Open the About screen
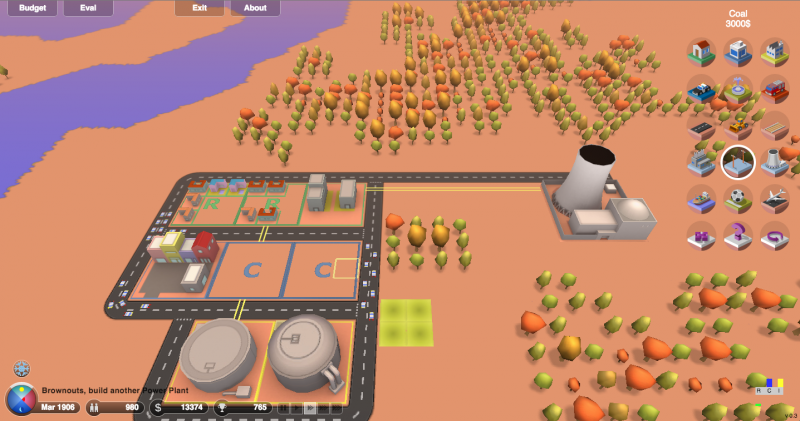The image size is (800, 421). [x=255, y=8]
